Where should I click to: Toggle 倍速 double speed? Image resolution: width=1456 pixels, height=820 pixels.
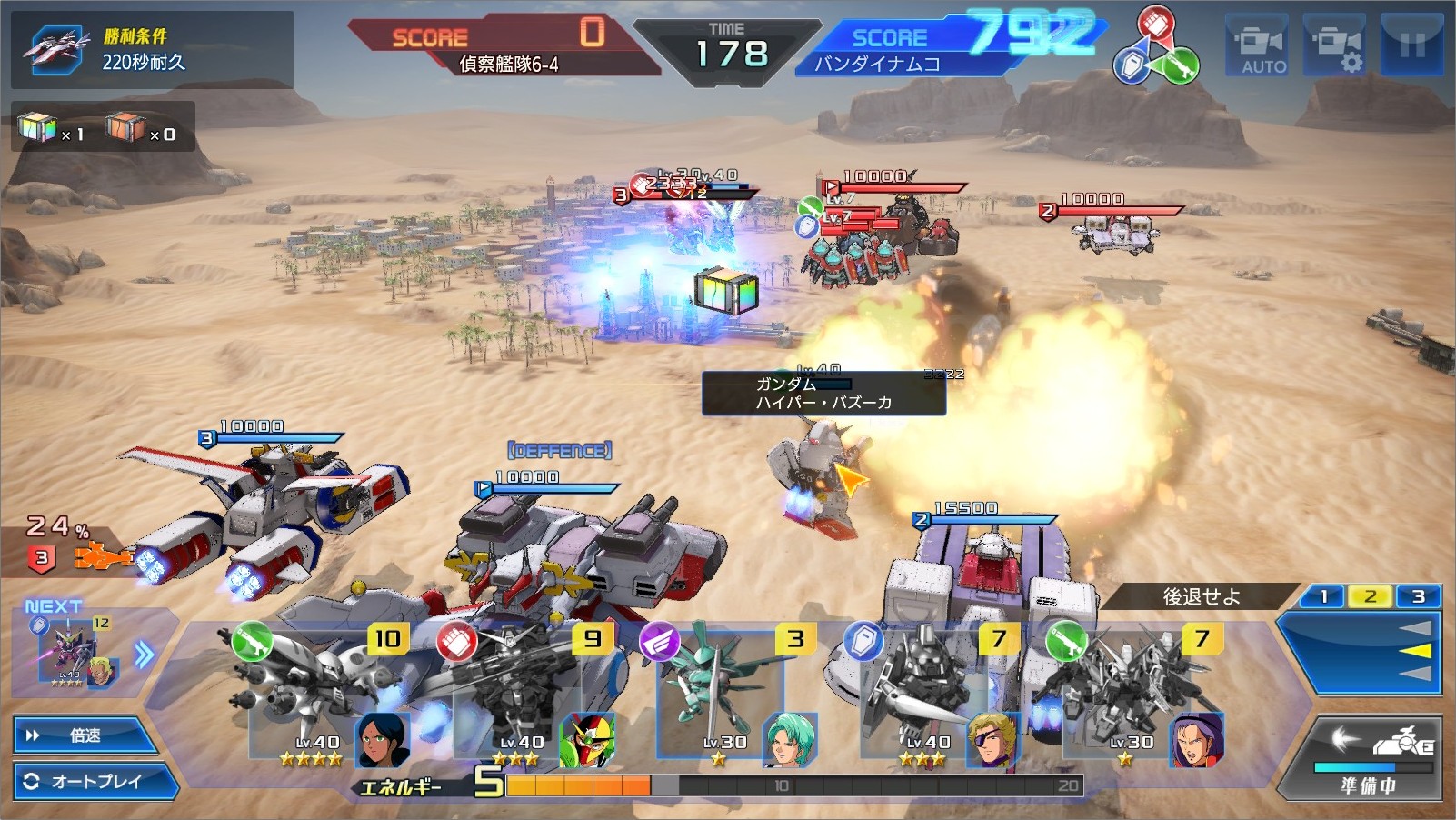click(85, 735)
